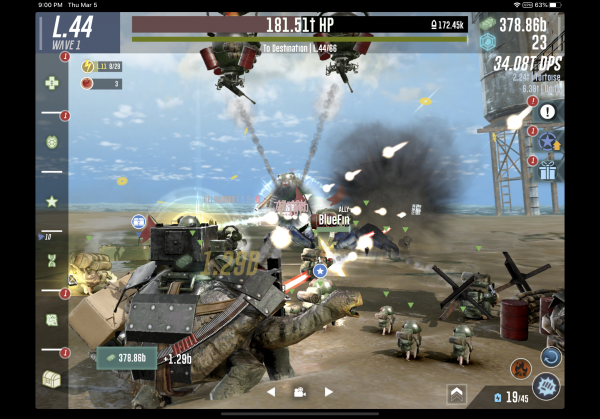The image size is (600, 419).
Task: Tap the exclamation mark alert button
Action: coord(547,112)
